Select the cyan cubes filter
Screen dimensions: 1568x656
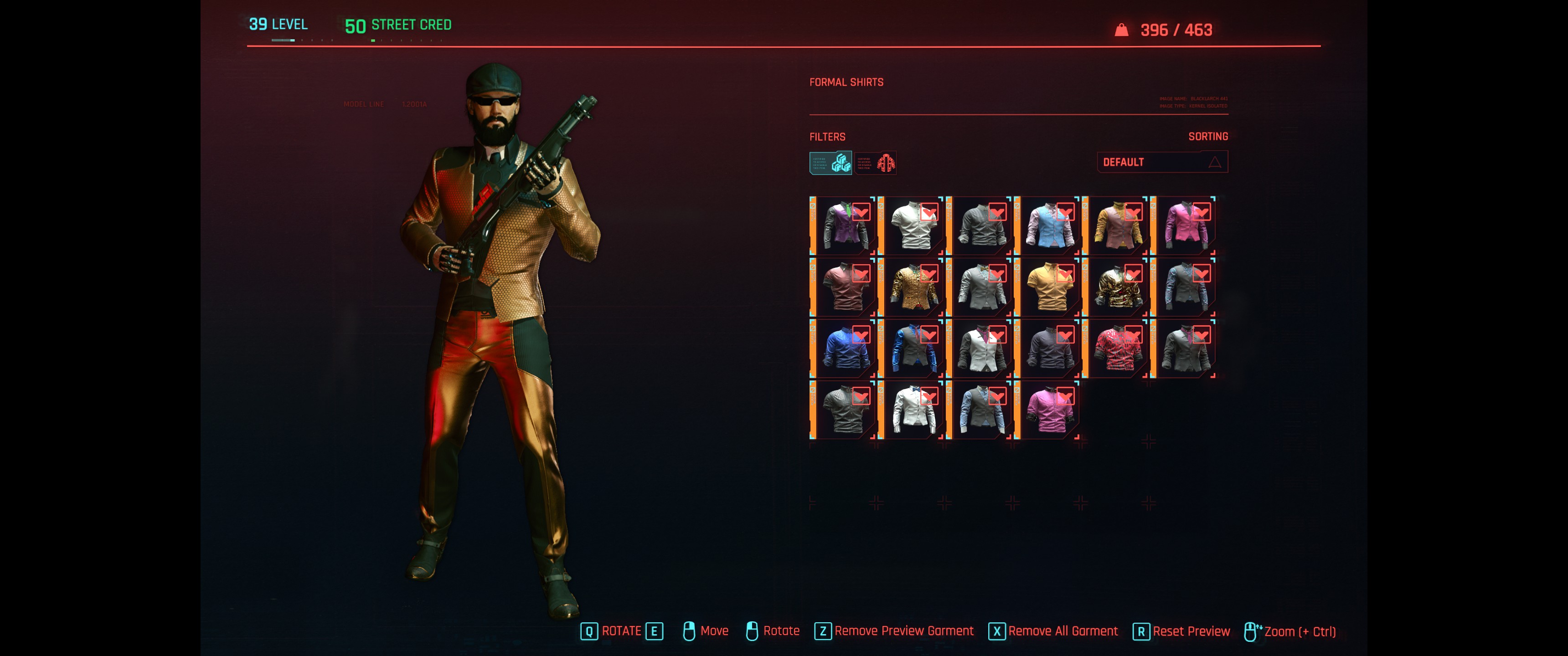tap(830, 163)
